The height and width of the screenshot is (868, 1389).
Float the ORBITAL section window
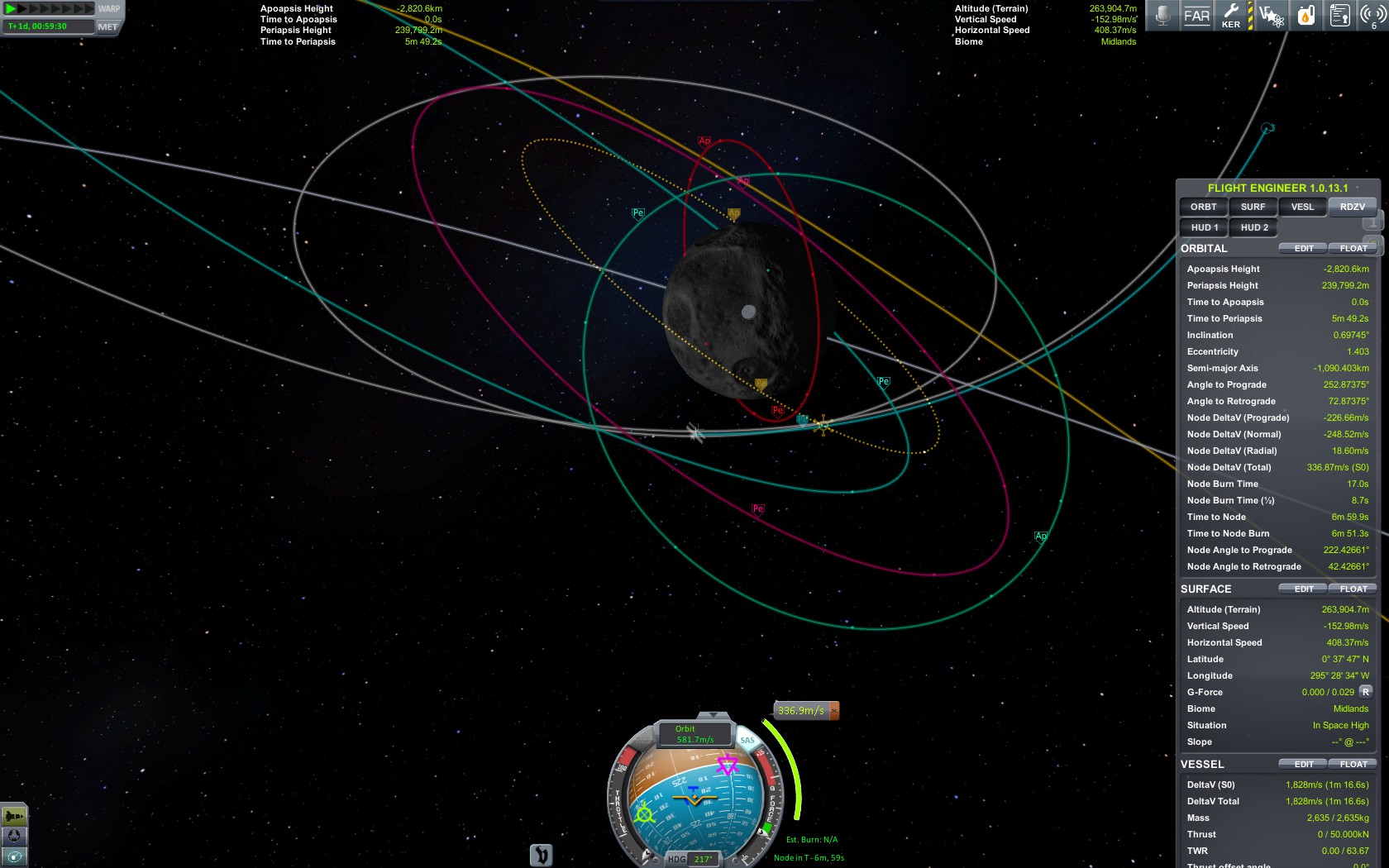pos(1353,248)
